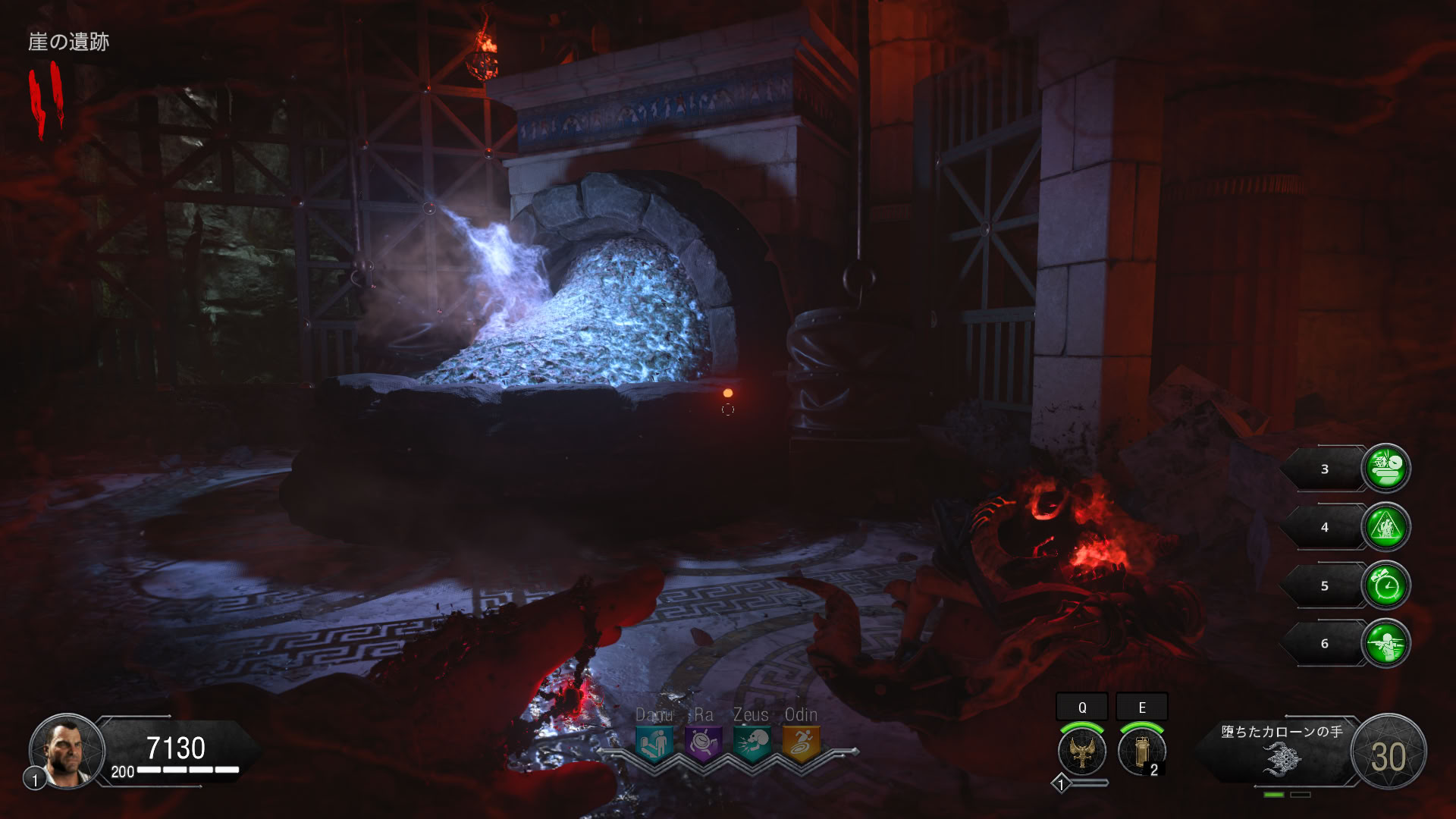This screenshot has height=819, width=1456.
Task: Select the orange Odin perk icon
Action: [801, 743]
